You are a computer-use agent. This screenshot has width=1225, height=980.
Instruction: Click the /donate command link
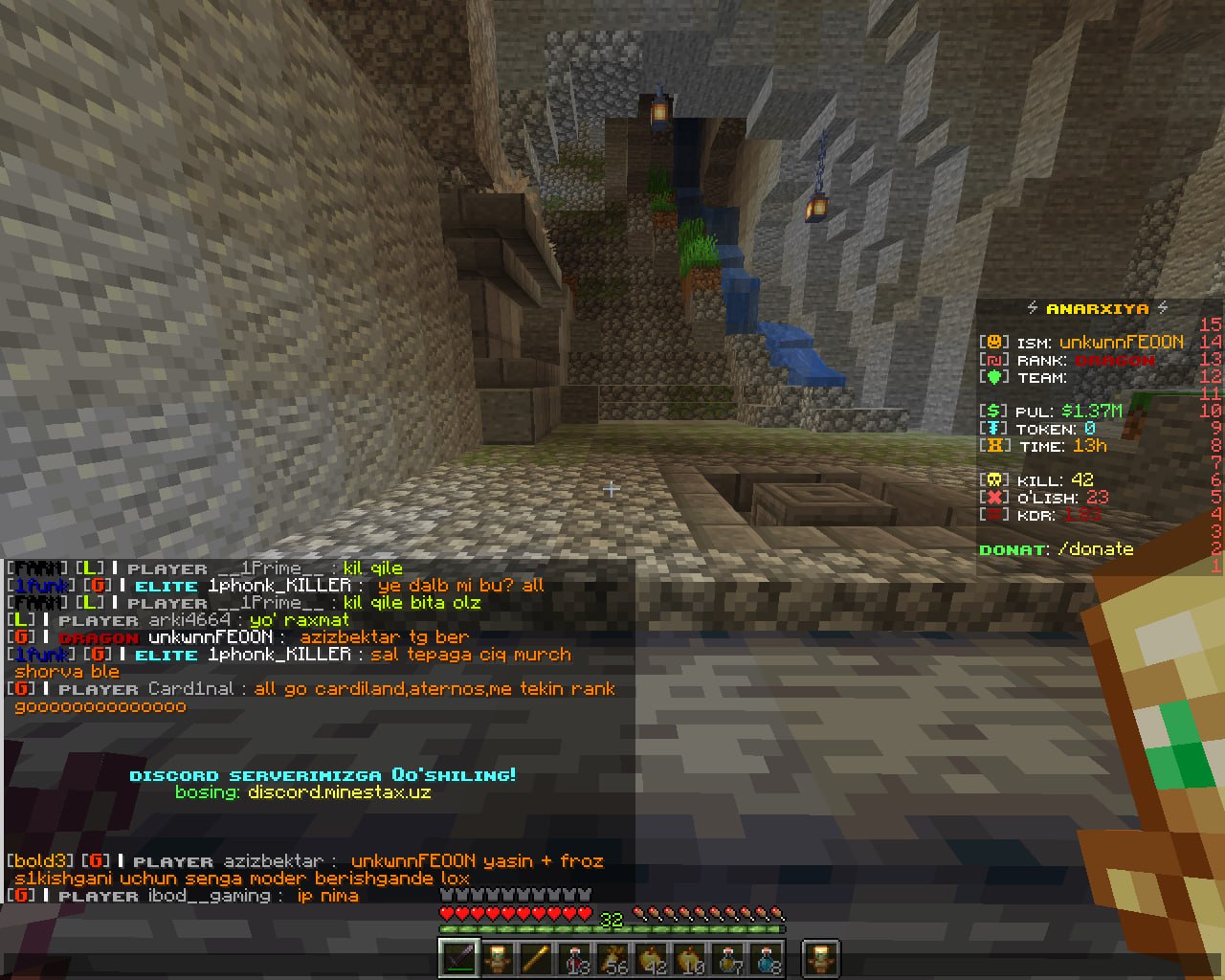tap(1095, 548)
